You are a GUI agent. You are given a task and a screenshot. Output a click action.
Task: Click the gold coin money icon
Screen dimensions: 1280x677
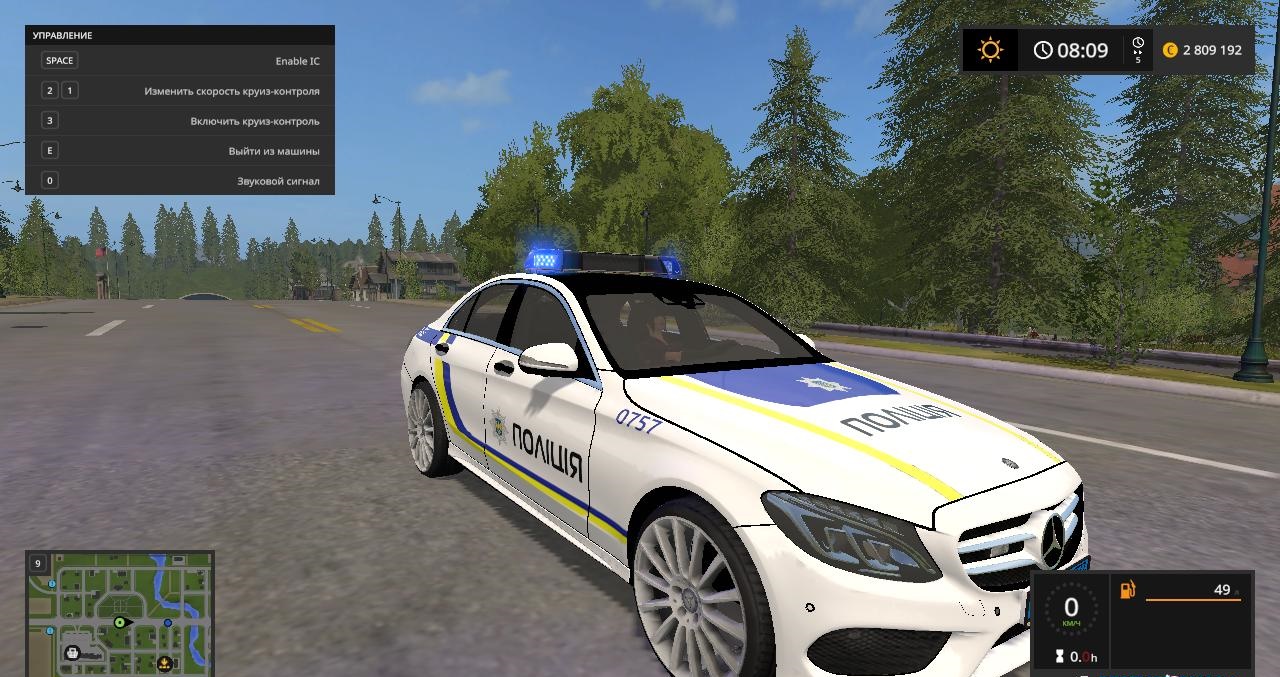1170,50
